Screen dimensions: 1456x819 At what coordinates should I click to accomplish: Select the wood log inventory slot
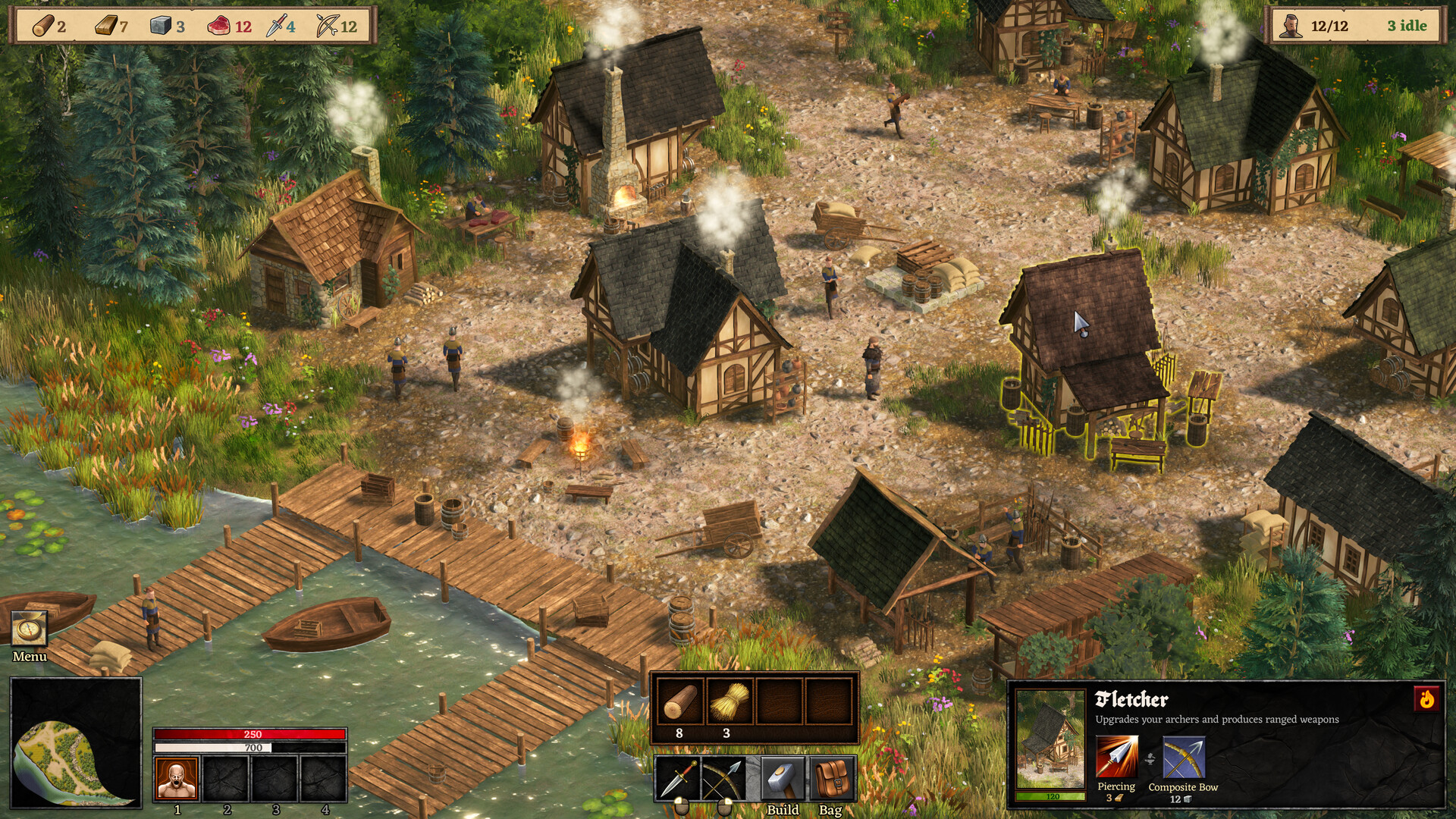679,701
